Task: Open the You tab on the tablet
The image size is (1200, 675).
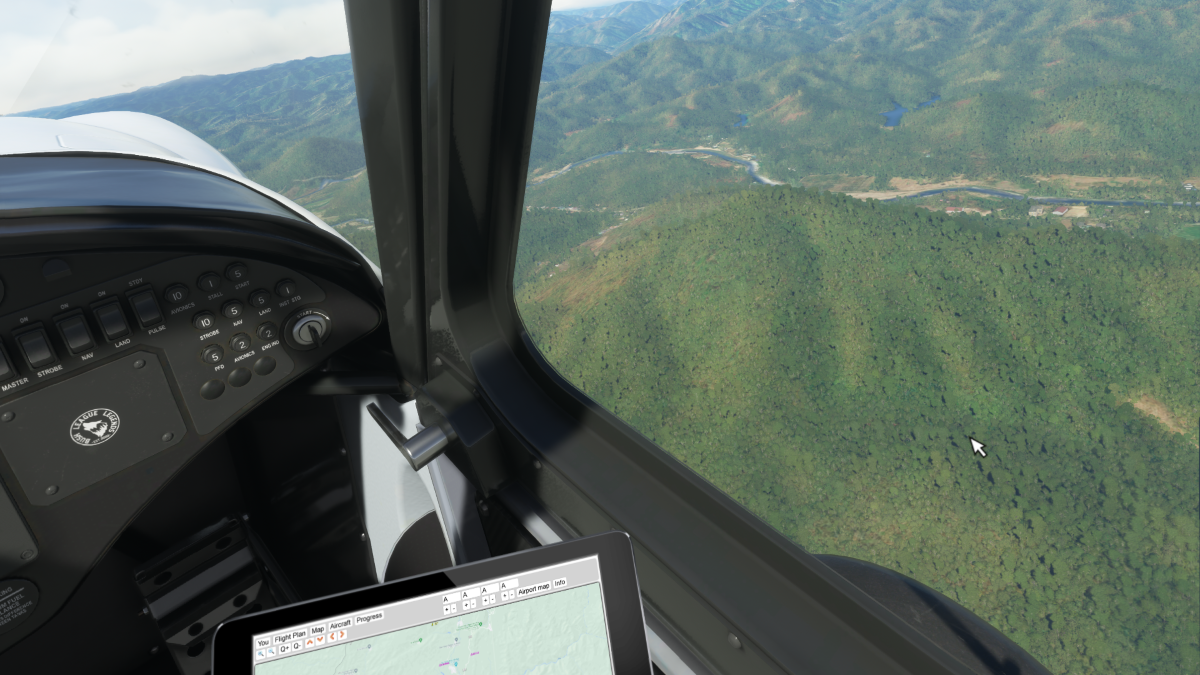Action: click(x=263, y=642)
